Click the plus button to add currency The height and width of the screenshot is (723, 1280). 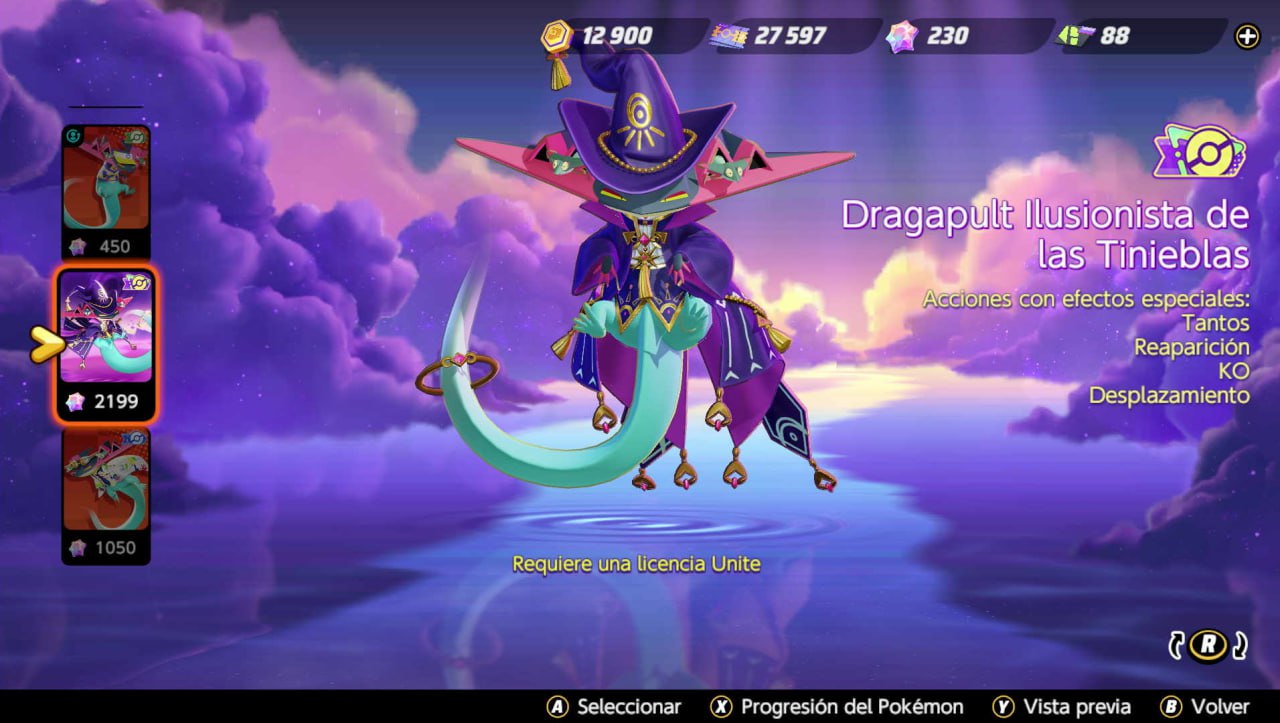coord(1247,37)
